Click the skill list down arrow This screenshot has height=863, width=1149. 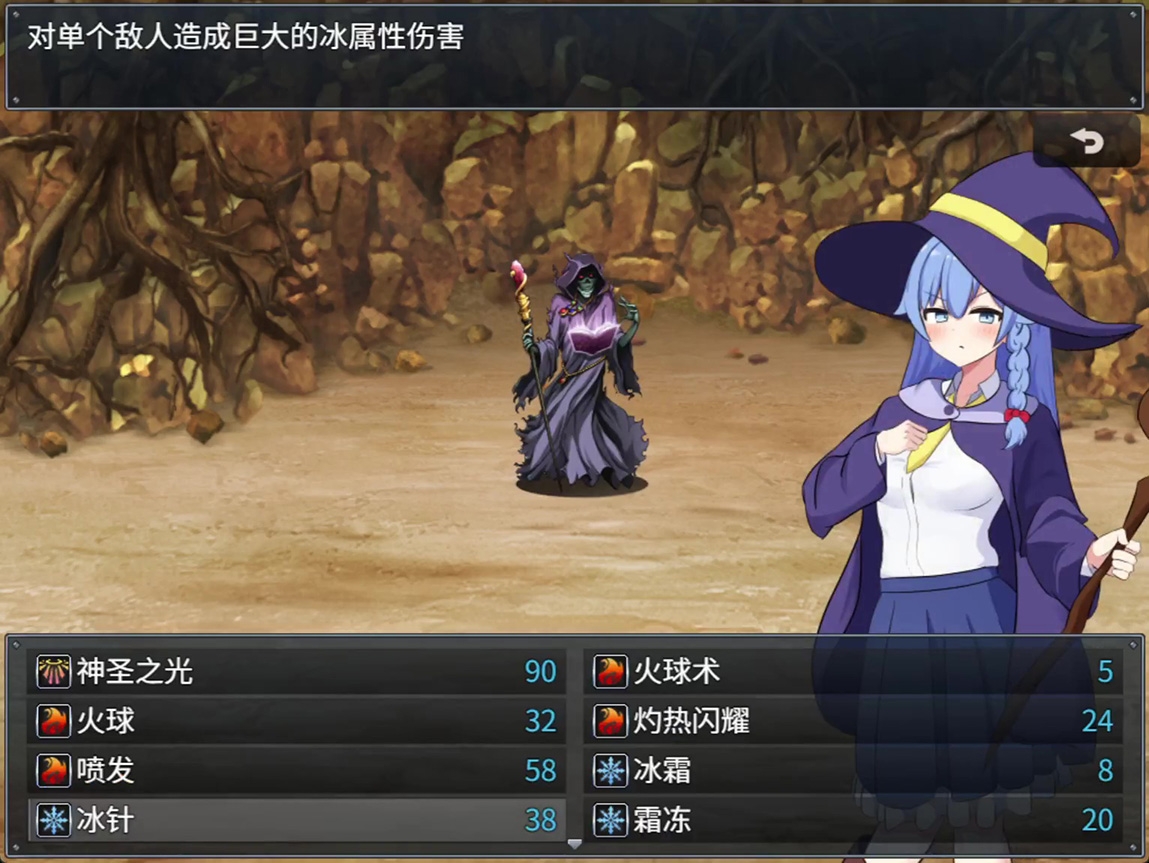pos(574,845)
